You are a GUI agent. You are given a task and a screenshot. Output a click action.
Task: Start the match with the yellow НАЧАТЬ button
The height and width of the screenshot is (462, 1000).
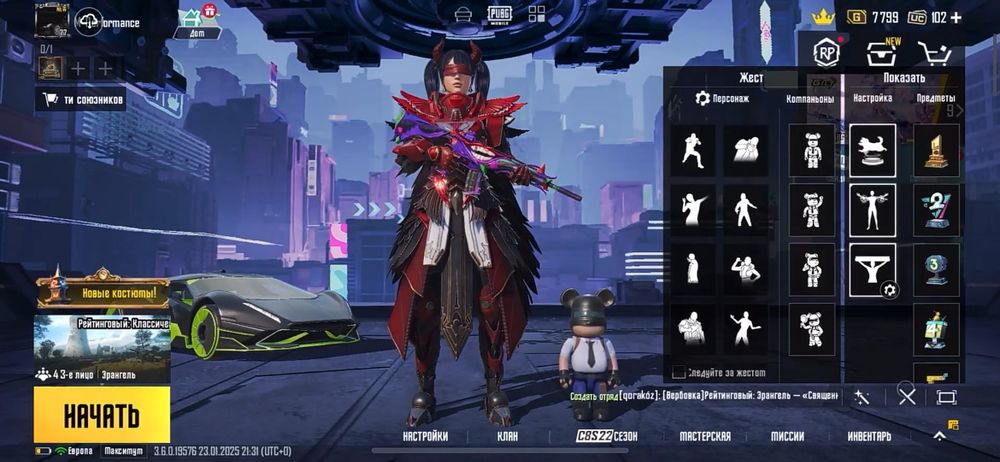(101, 414)
